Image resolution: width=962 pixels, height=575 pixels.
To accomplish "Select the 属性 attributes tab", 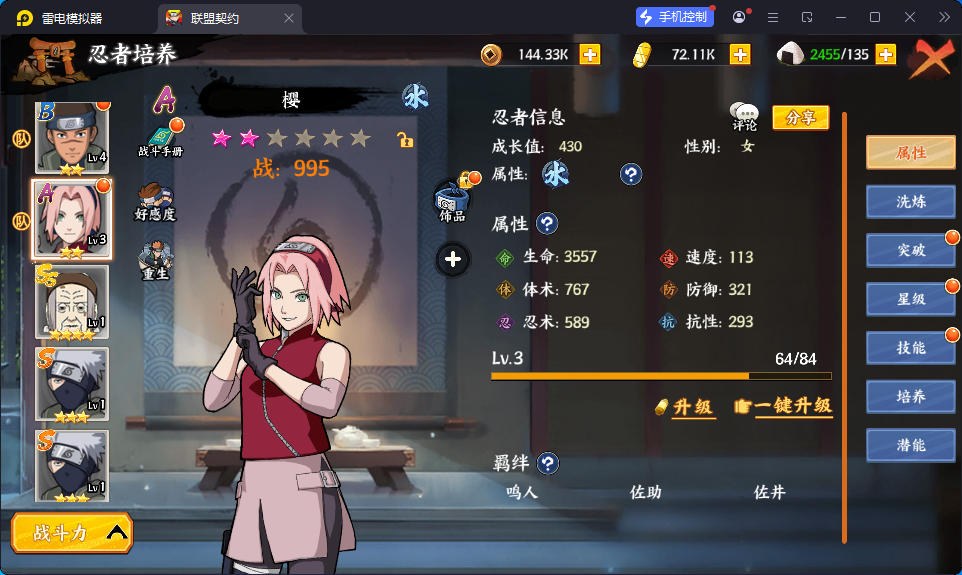I will point(910,152).
